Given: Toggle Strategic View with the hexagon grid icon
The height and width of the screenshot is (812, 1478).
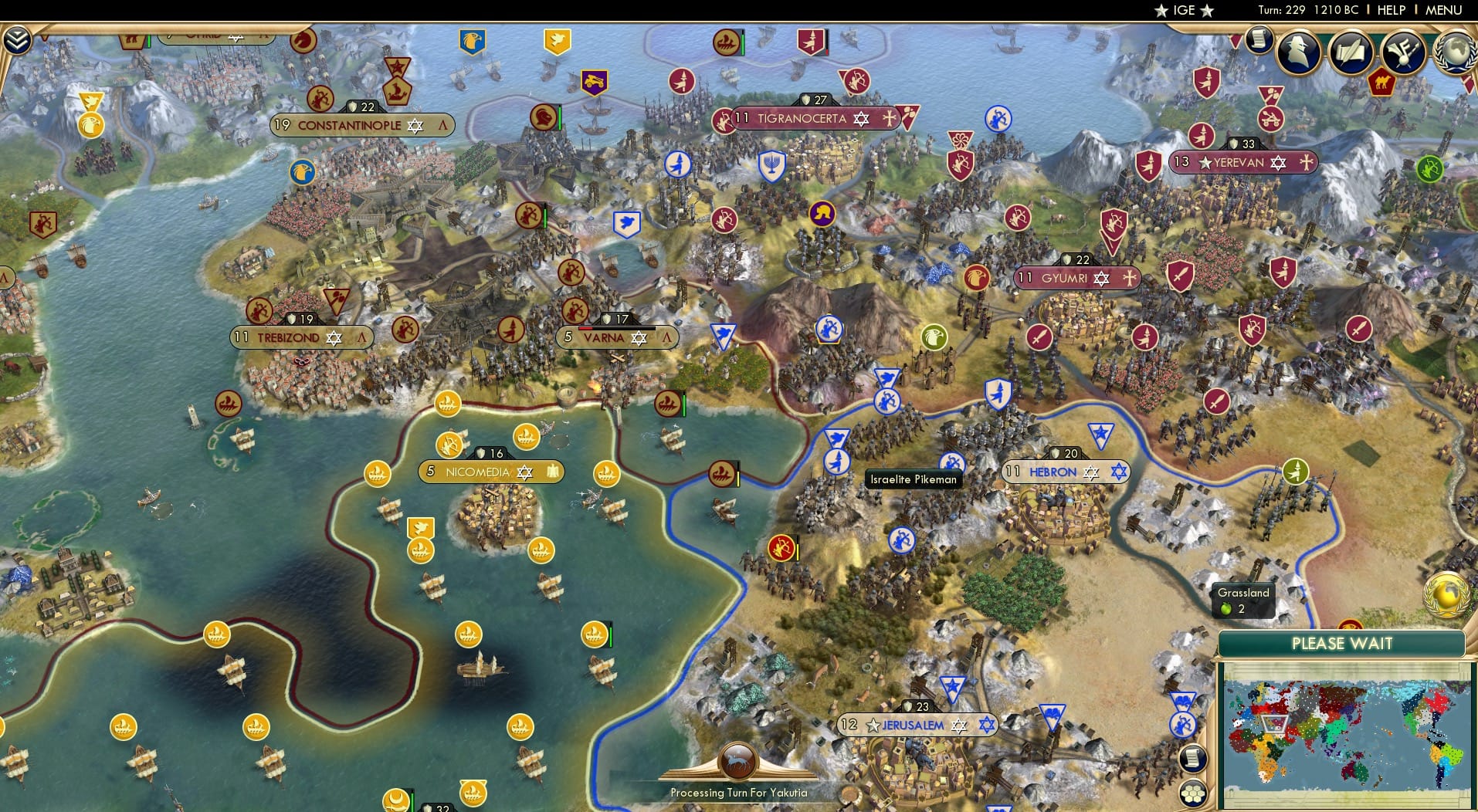Looking at the screenshot, I should [1193, 792].
